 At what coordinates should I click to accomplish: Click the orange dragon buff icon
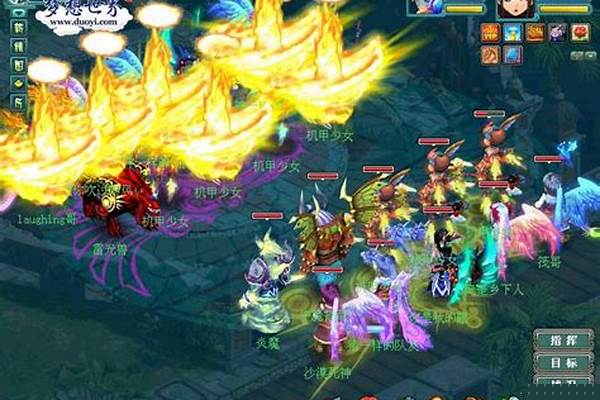(x=535, y=32)
